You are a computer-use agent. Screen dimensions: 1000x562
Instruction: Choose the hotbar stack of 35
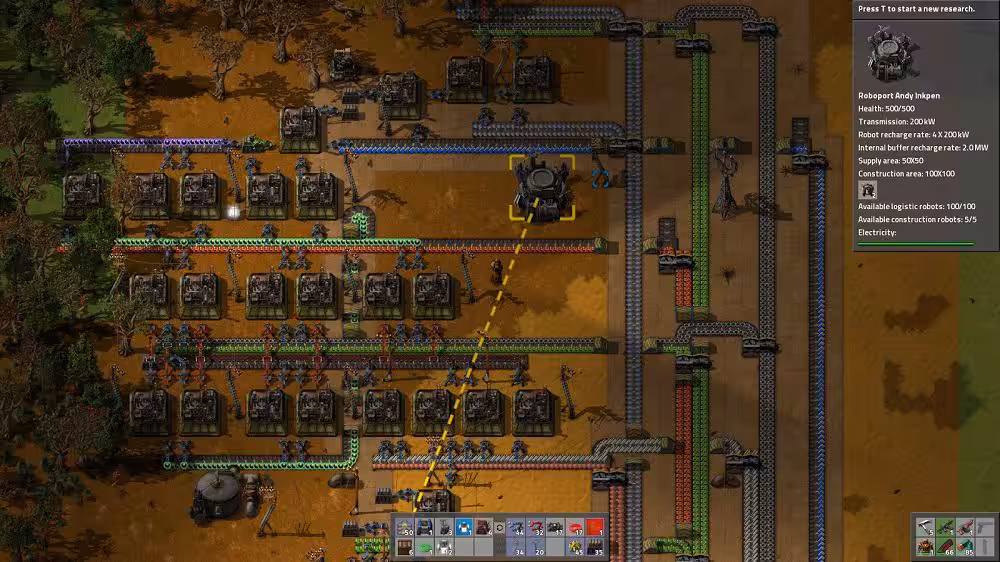tap(596, 546)
